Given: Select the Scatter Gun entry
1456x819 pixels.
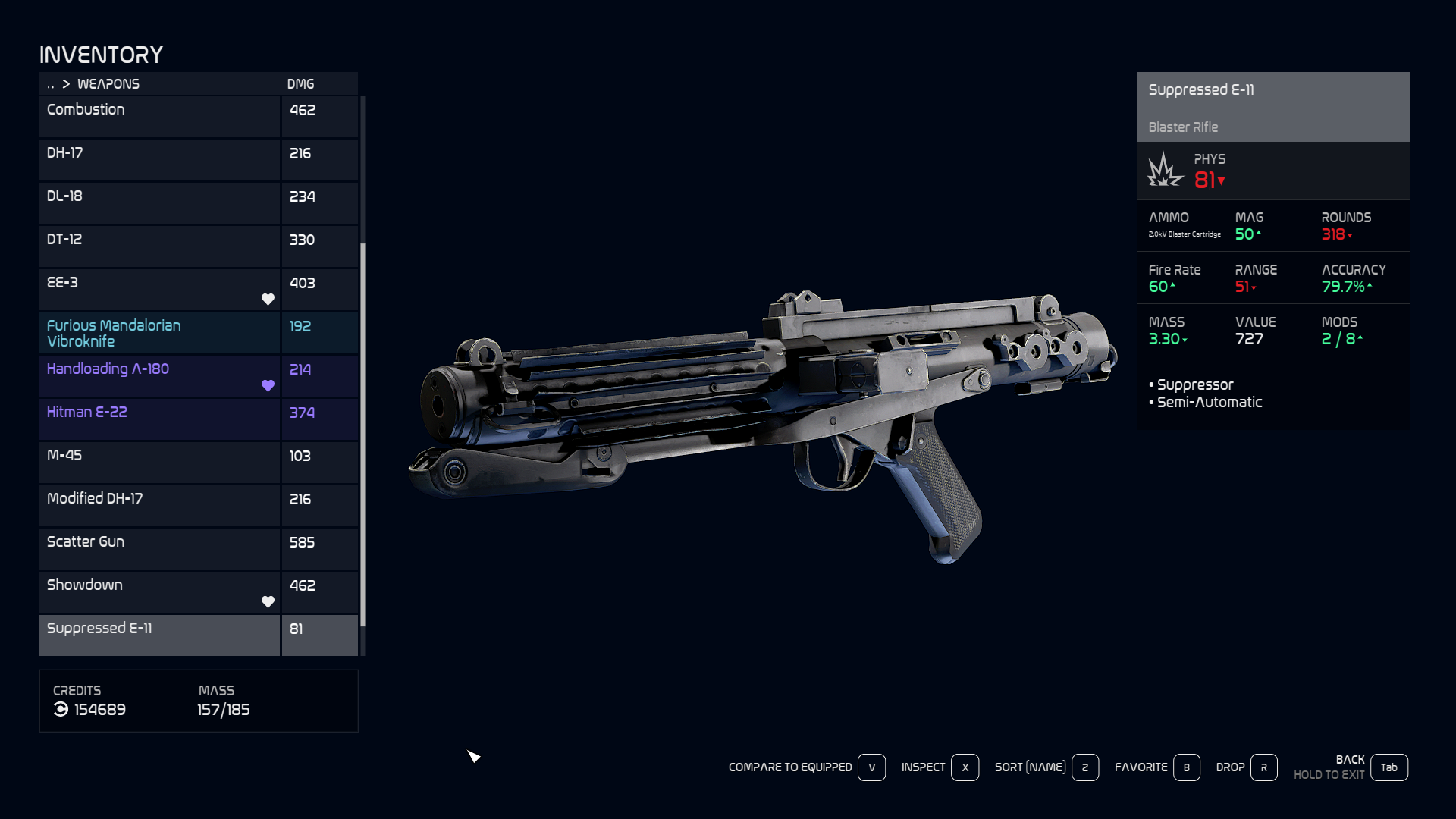Looking at the screenshot, I should [159, 548].
